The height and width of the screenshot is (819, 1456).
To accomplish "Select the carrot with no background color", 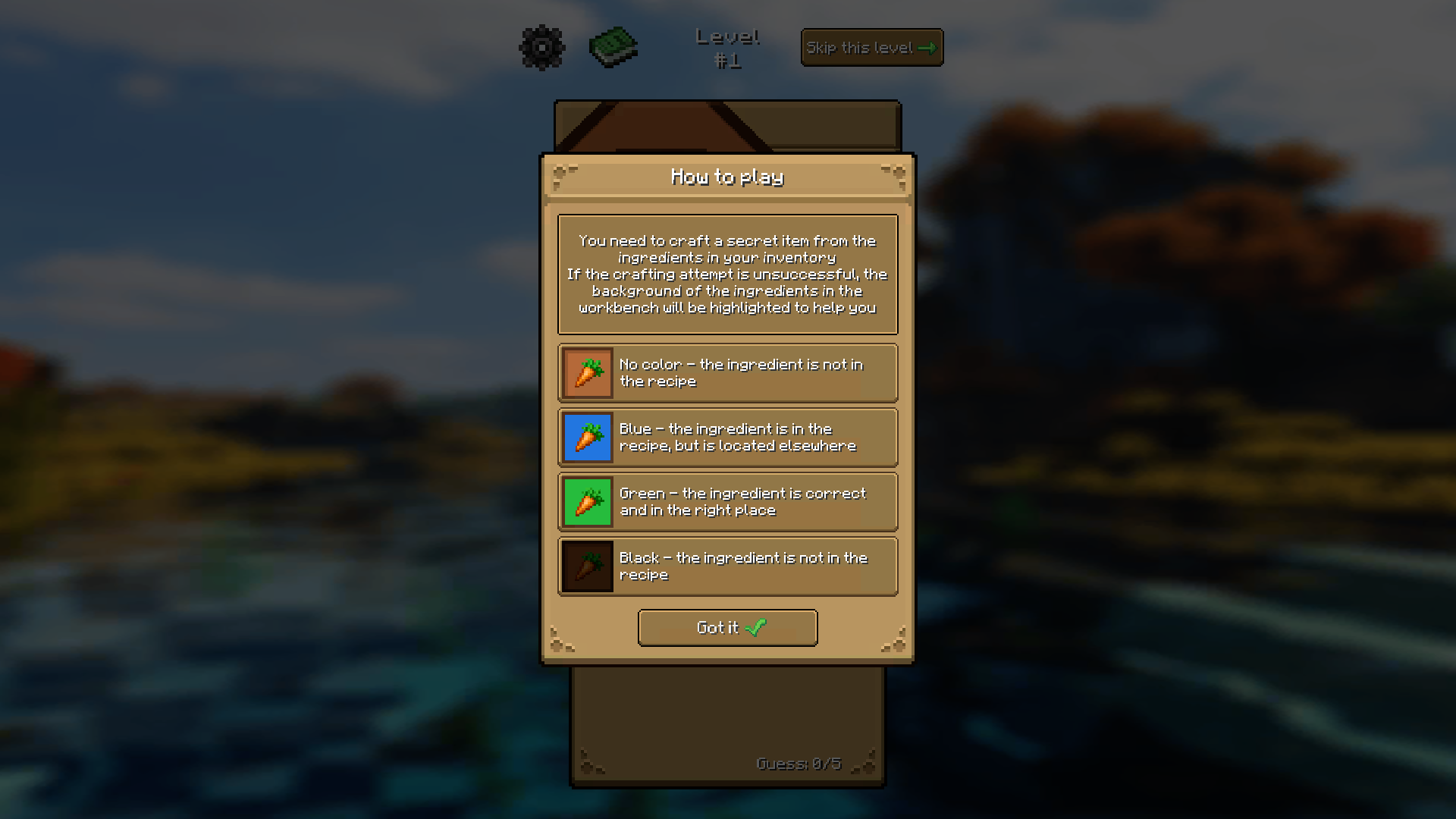I will click(586, 372).
